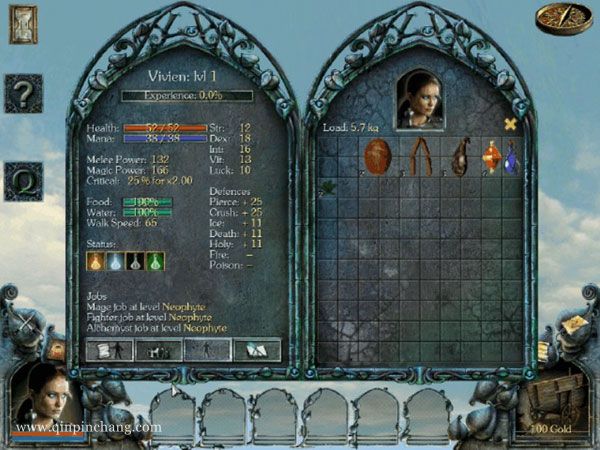
Task: Open the merchant cart showing 100 Gold
Action: 554,400
